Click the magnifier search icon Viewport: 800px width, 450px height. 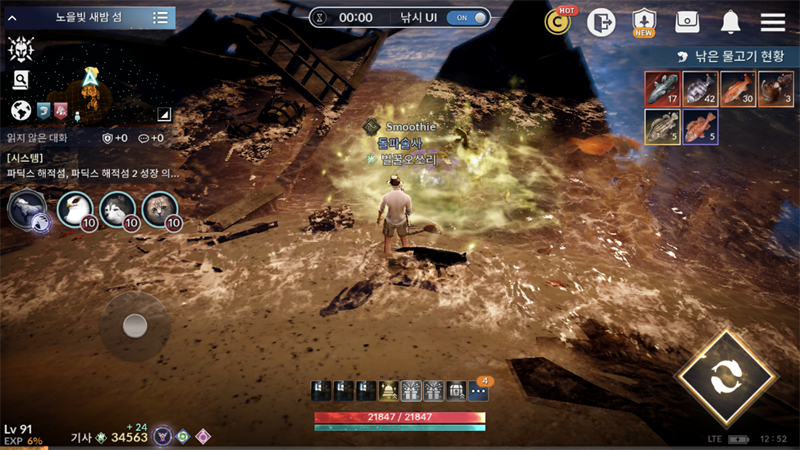pos(20,80)
